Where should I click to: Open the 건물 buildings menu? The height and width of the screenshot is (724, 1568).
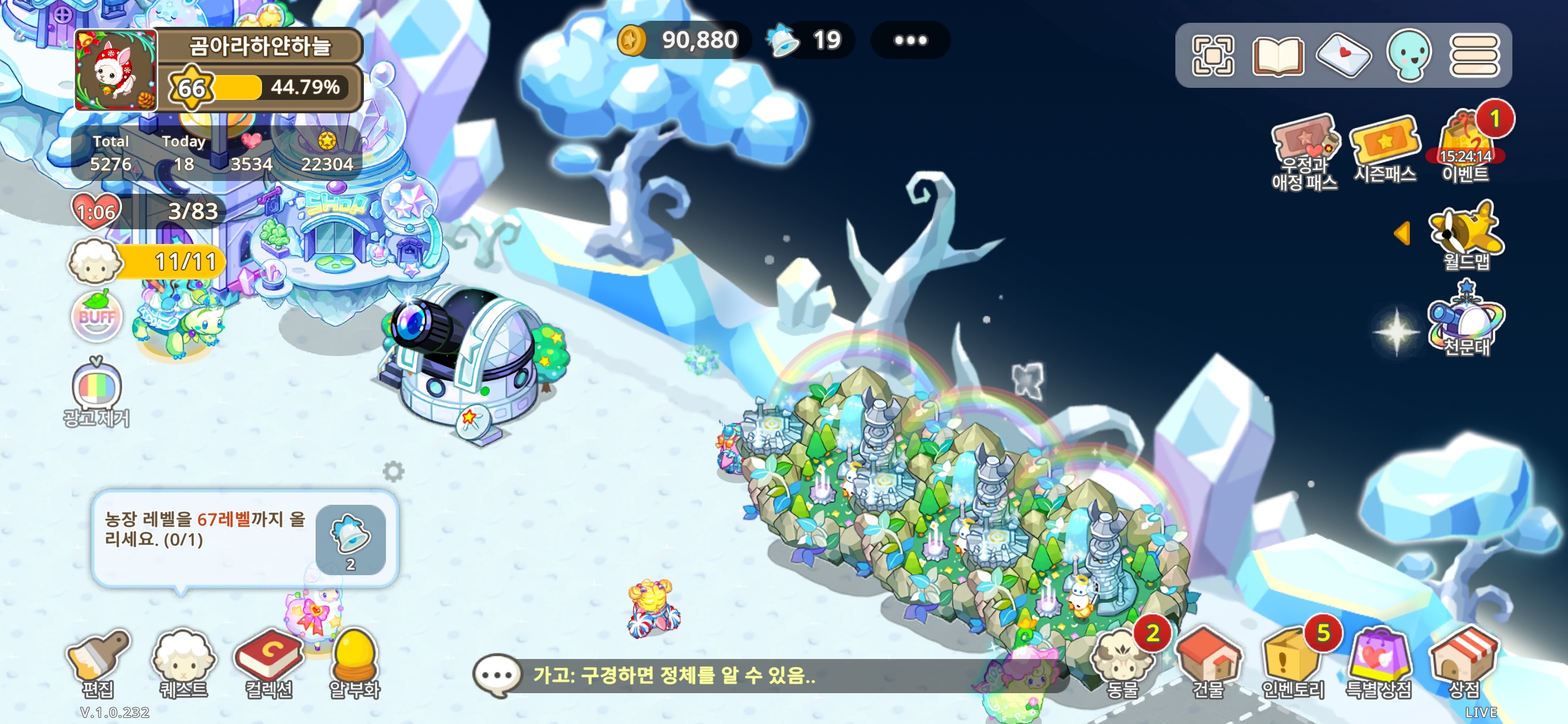[1208, 660]
